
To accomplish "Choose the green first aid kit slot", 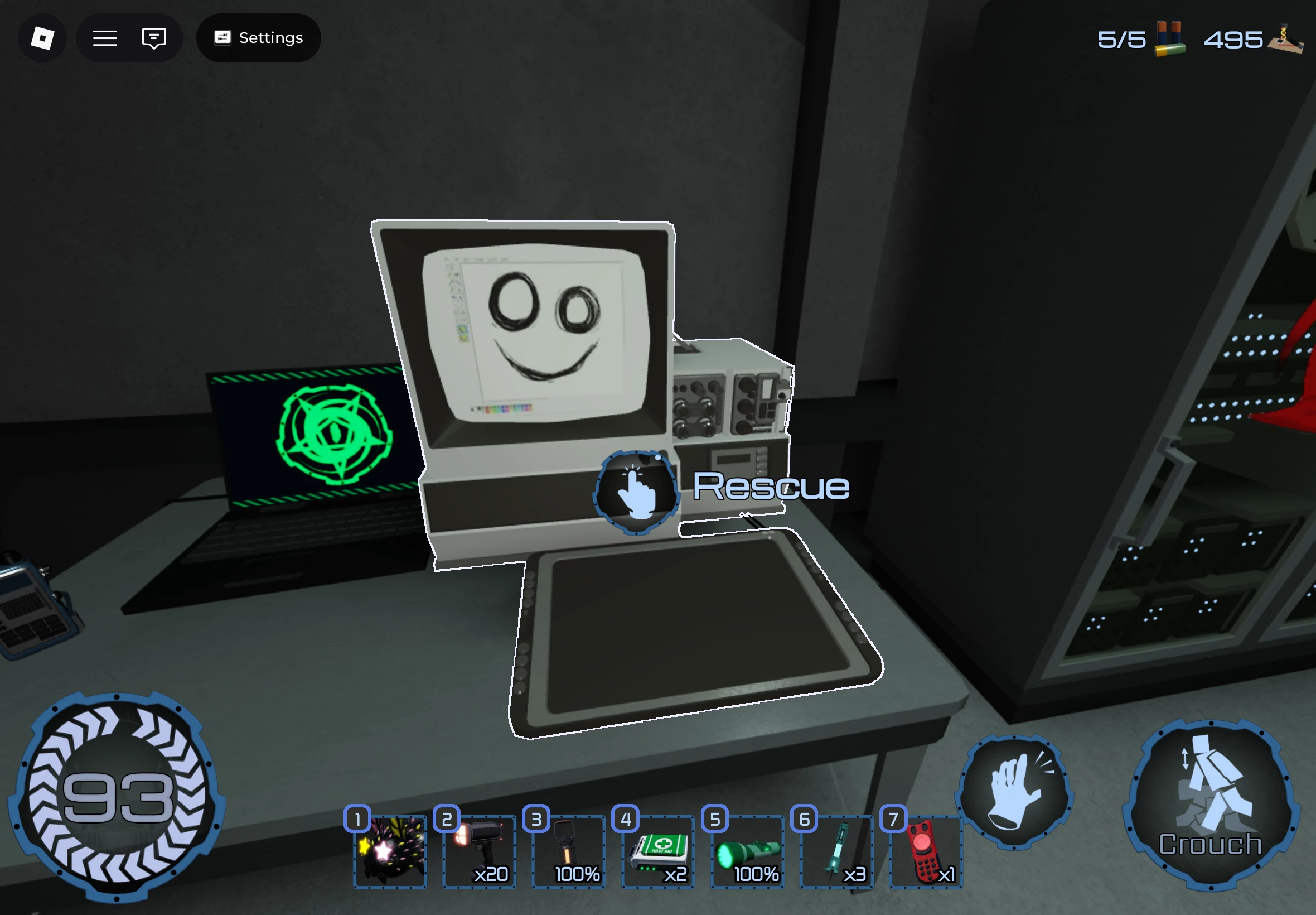I will [659, 851].
